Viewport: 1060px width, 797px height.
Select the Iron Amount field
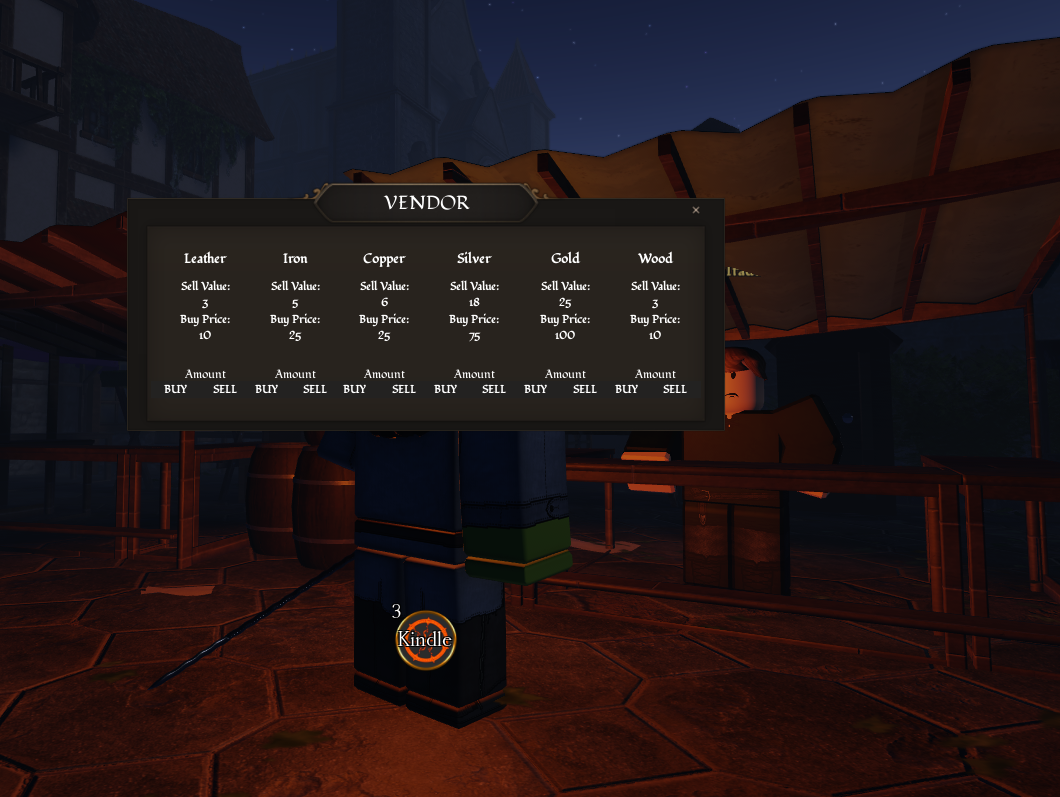coord(295,374)
